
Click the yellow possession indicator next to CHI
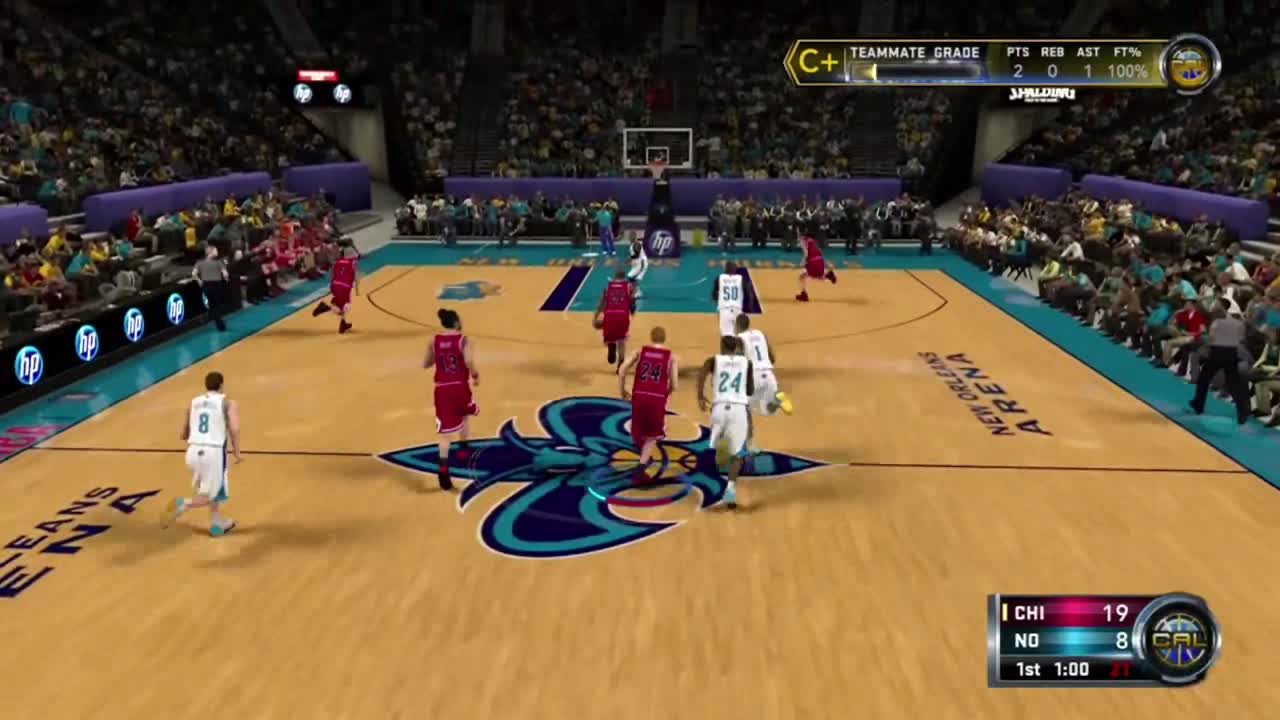tap(1005, 612)
